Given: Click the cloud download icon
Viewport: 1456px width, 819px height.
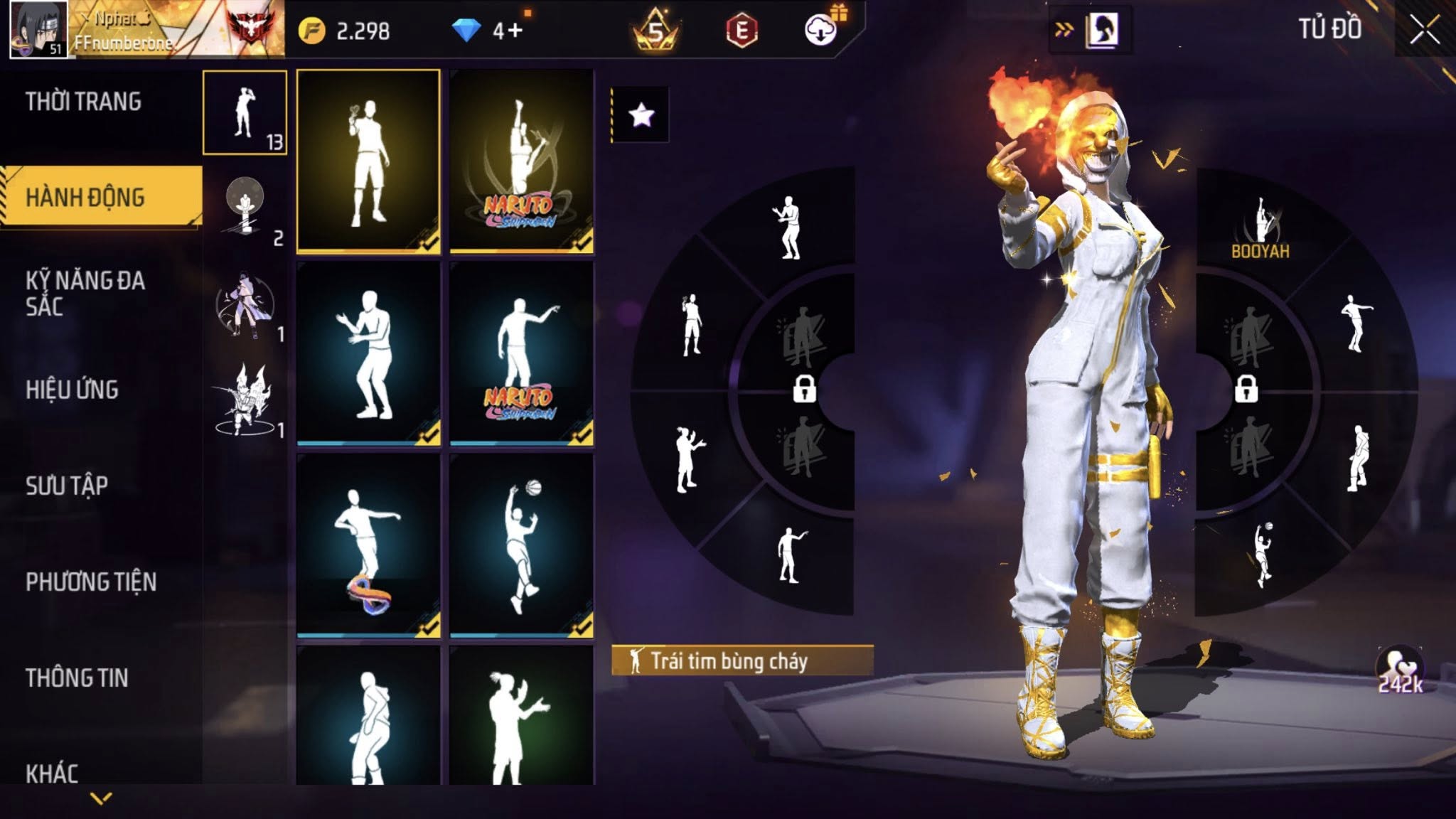Looking at the screenshot, I should point(821,30).
